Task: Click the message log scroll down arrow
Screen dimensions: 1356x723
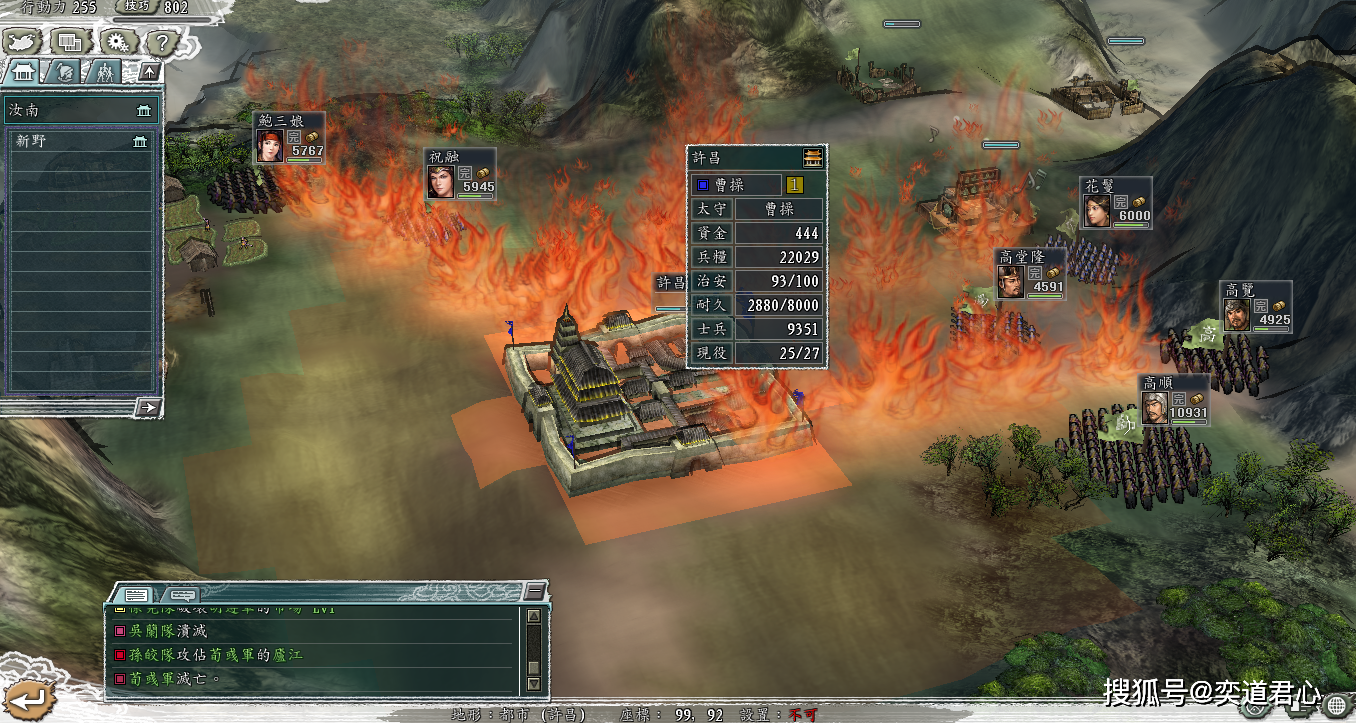Action: coord(534,683)
